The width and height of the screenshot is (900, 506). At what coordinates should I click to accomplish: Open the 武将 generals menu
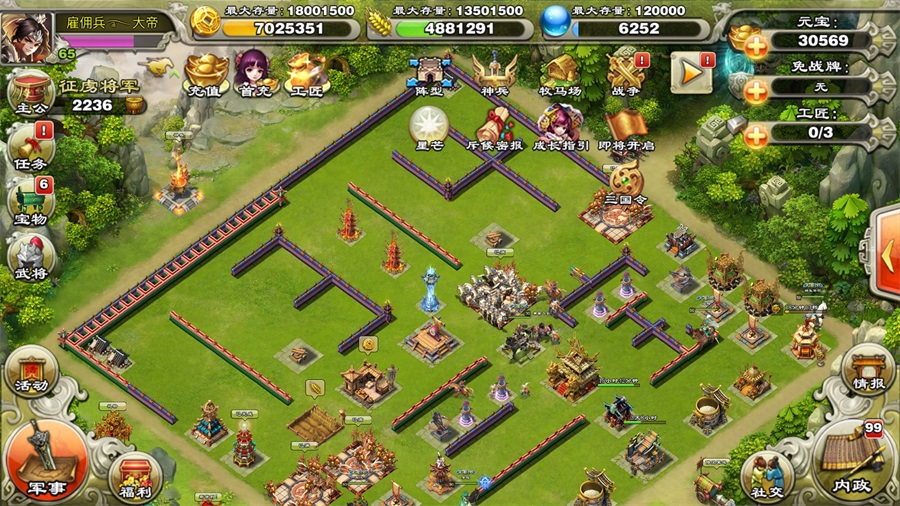(30, 256)
